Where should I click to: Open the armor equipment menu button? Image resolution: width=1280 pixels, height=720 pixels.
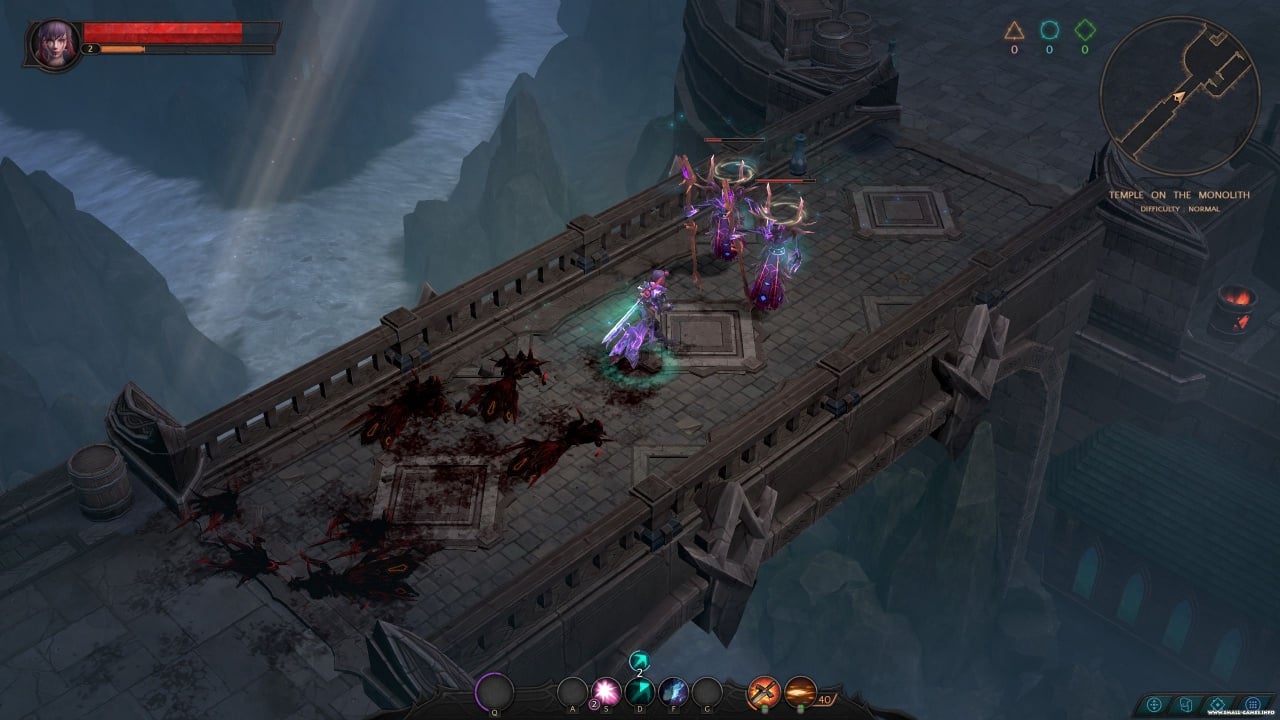click(x=1185, y=704)
